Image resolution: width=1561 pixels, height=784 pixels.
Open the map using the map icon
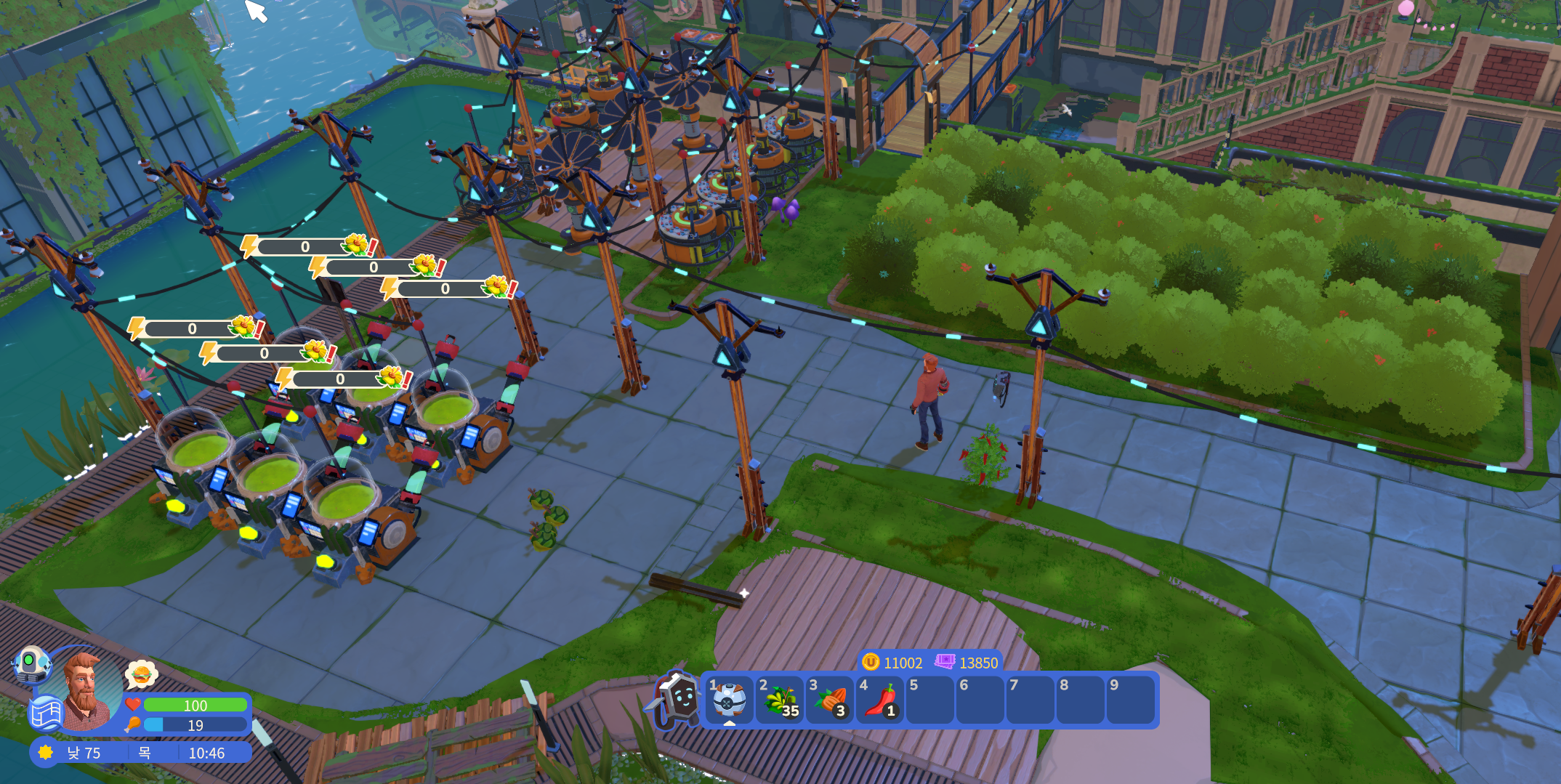[x=47, y=712]
